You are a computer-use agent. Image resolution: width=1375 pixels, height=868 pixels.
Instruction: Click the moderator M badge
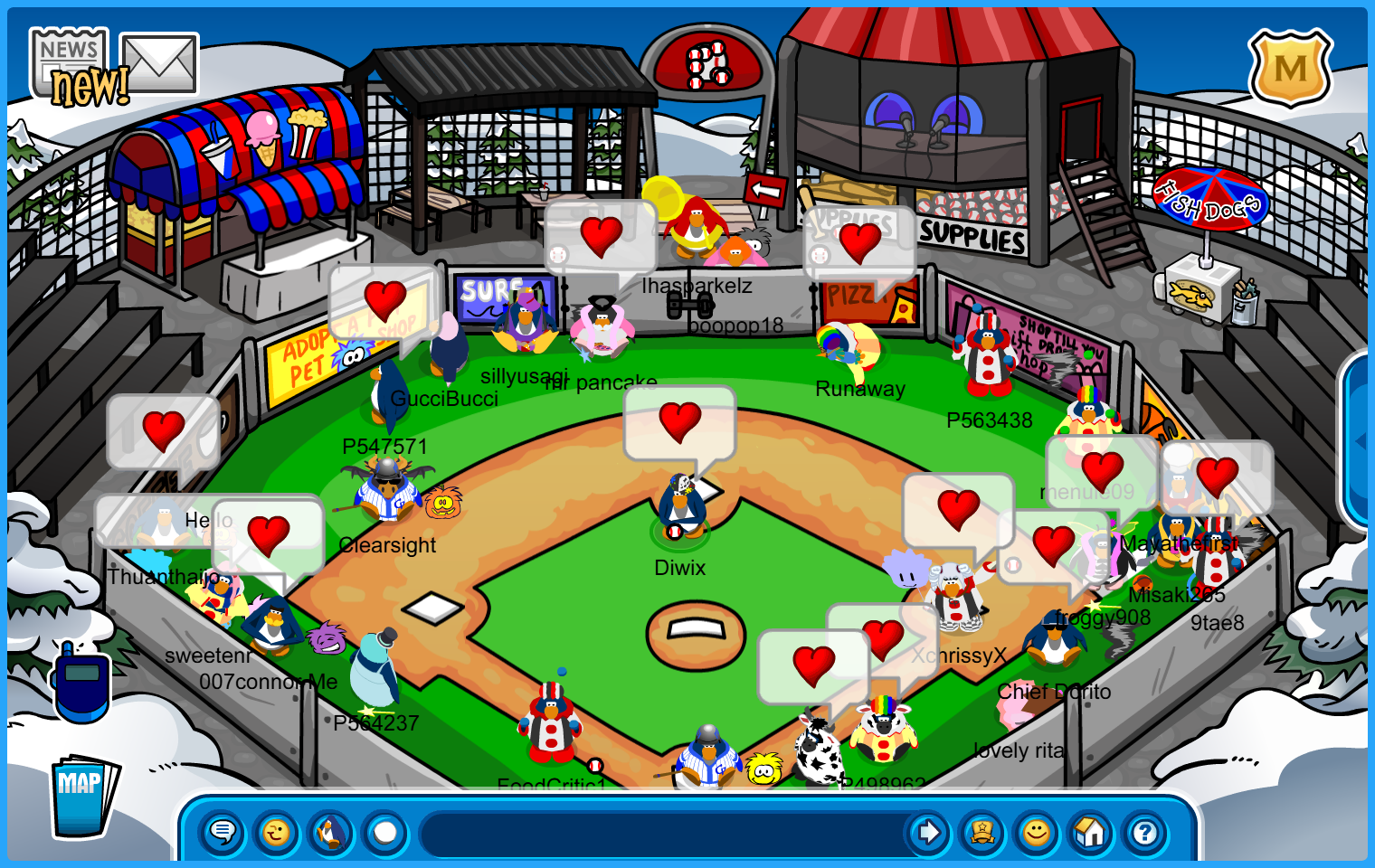pyautogui.click(x=1290, y=69)
